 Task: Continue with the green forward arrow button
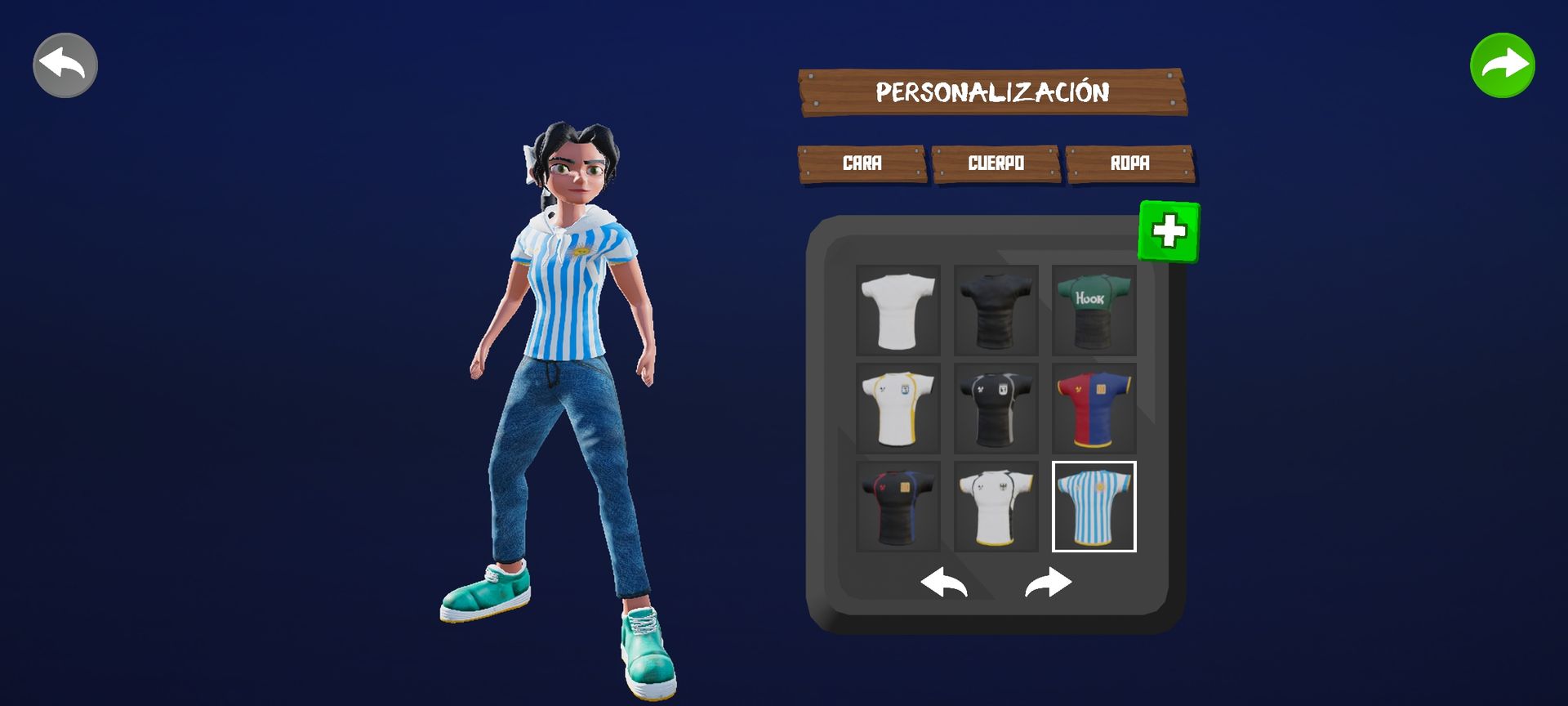1503,65
